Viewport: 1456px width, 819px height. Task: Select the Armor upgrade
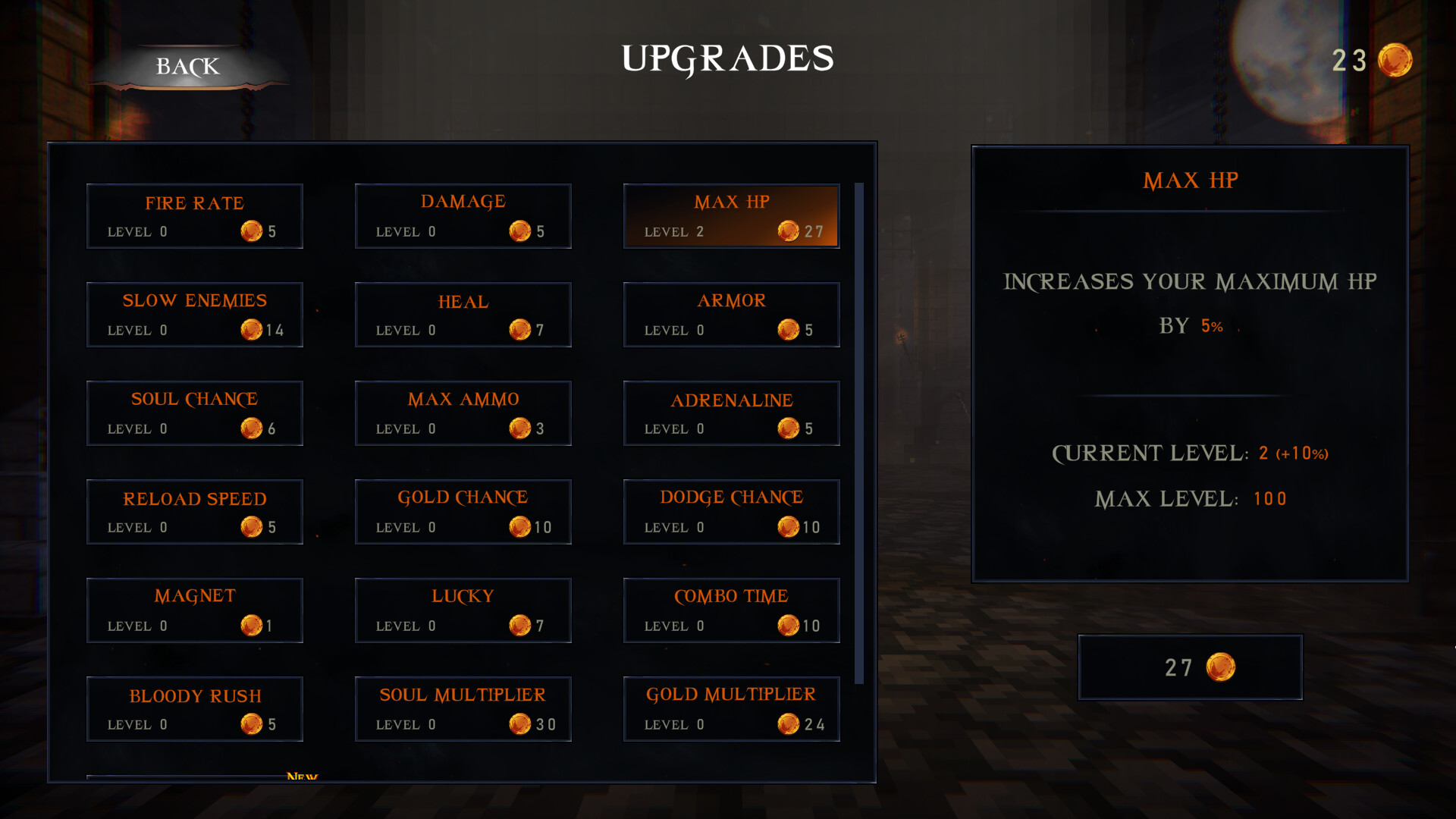click(731, 314)
